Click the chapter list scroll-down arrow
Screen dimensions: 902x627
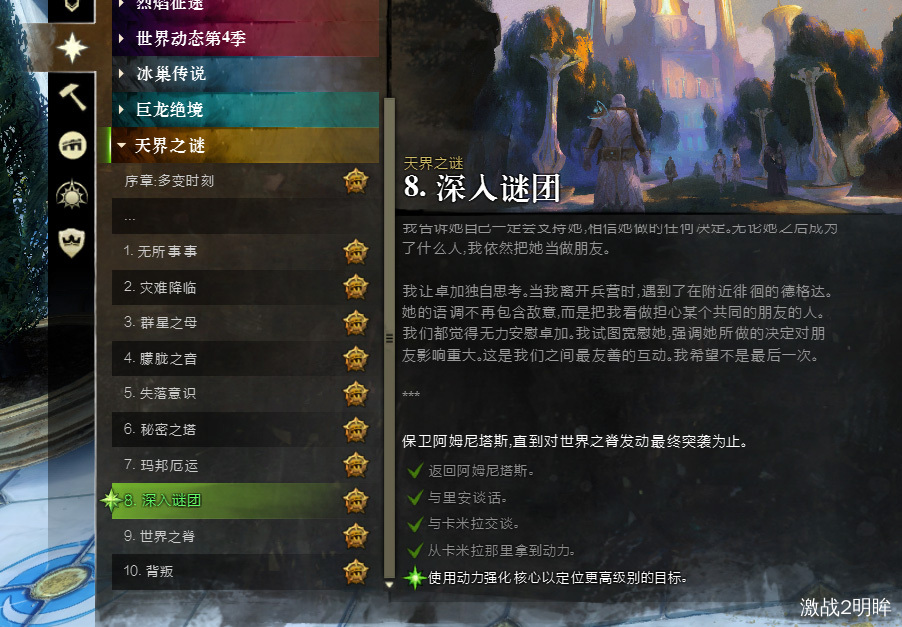389,583
